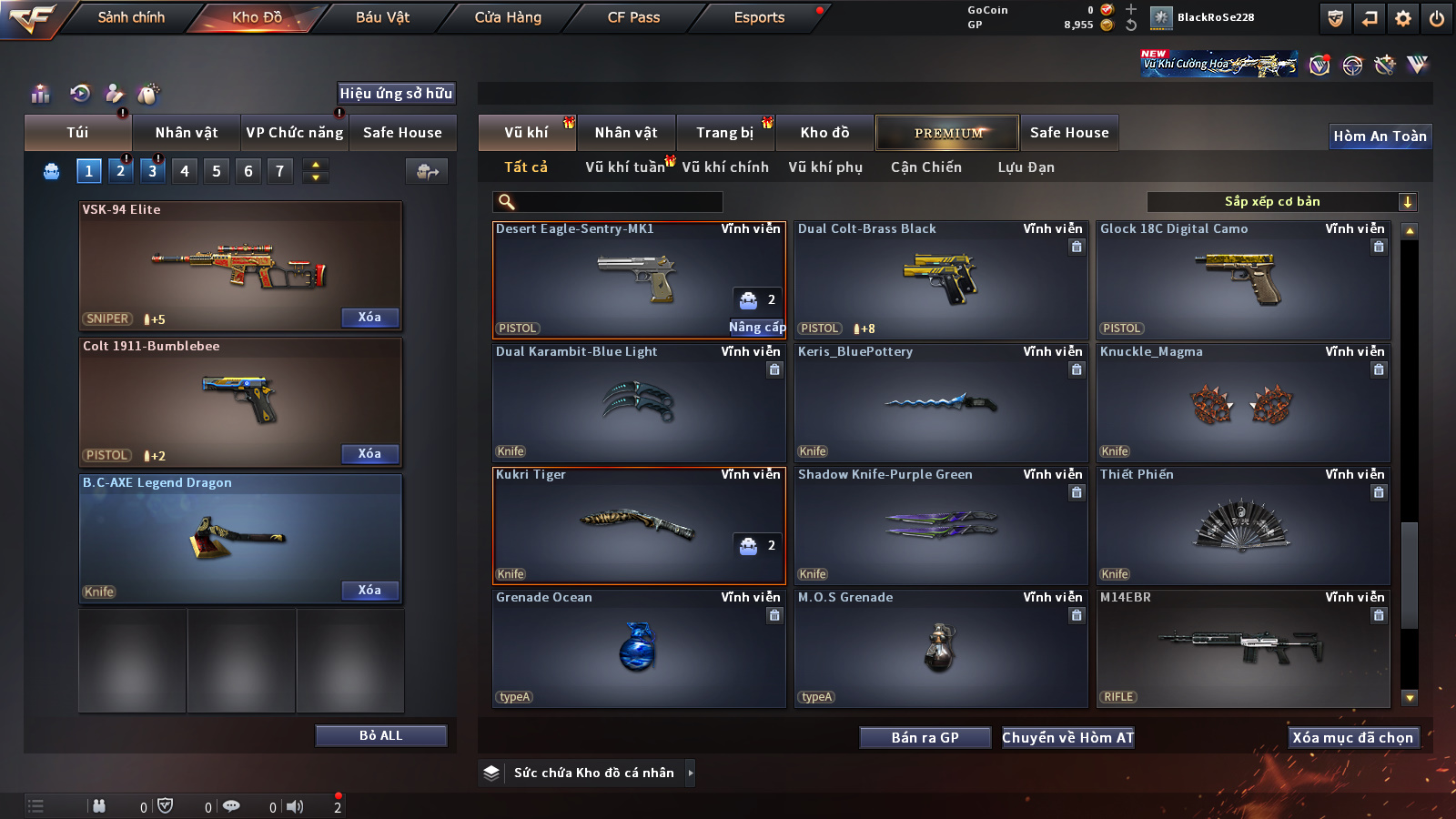Click Bỏ ALL to unequip everything
This screenshot has height=819, width=1456.
[380, 735]
